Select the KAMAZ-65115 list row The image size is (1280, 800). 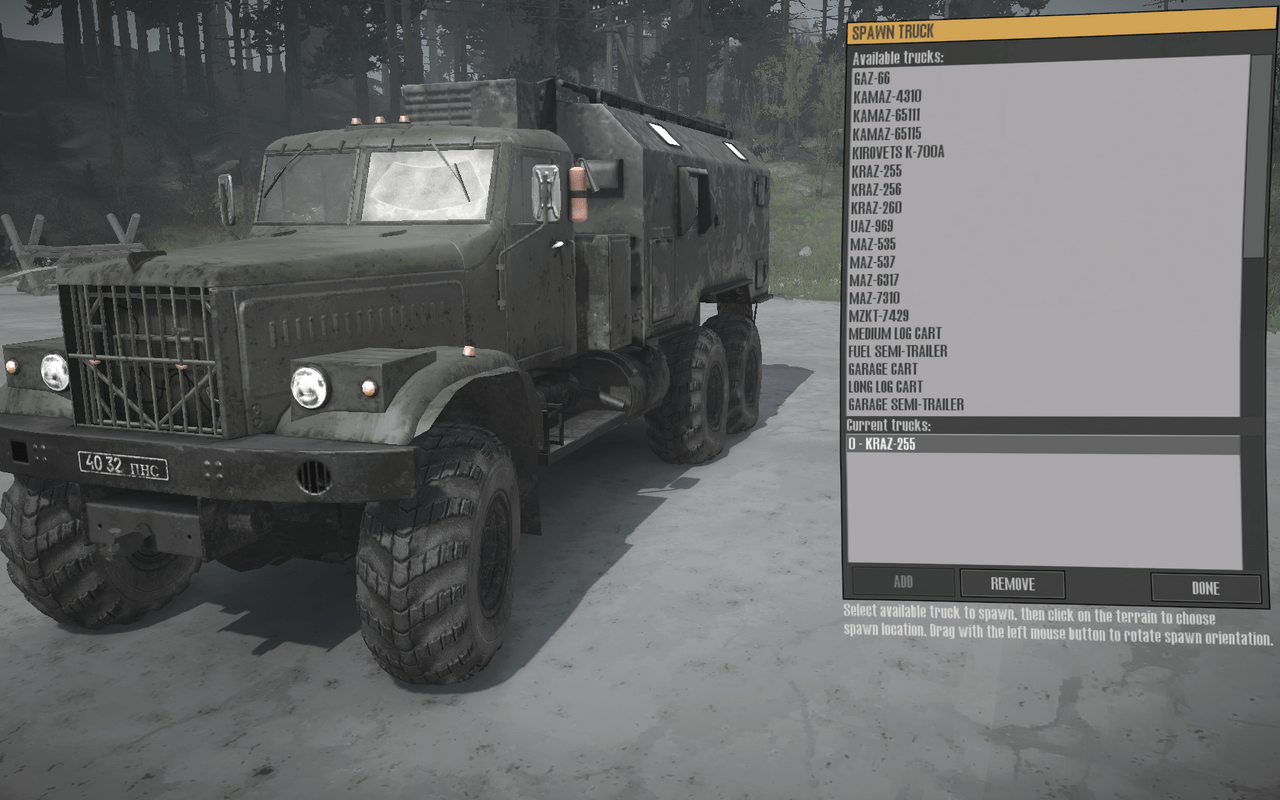pyautogui.click(x=886, y=134)
